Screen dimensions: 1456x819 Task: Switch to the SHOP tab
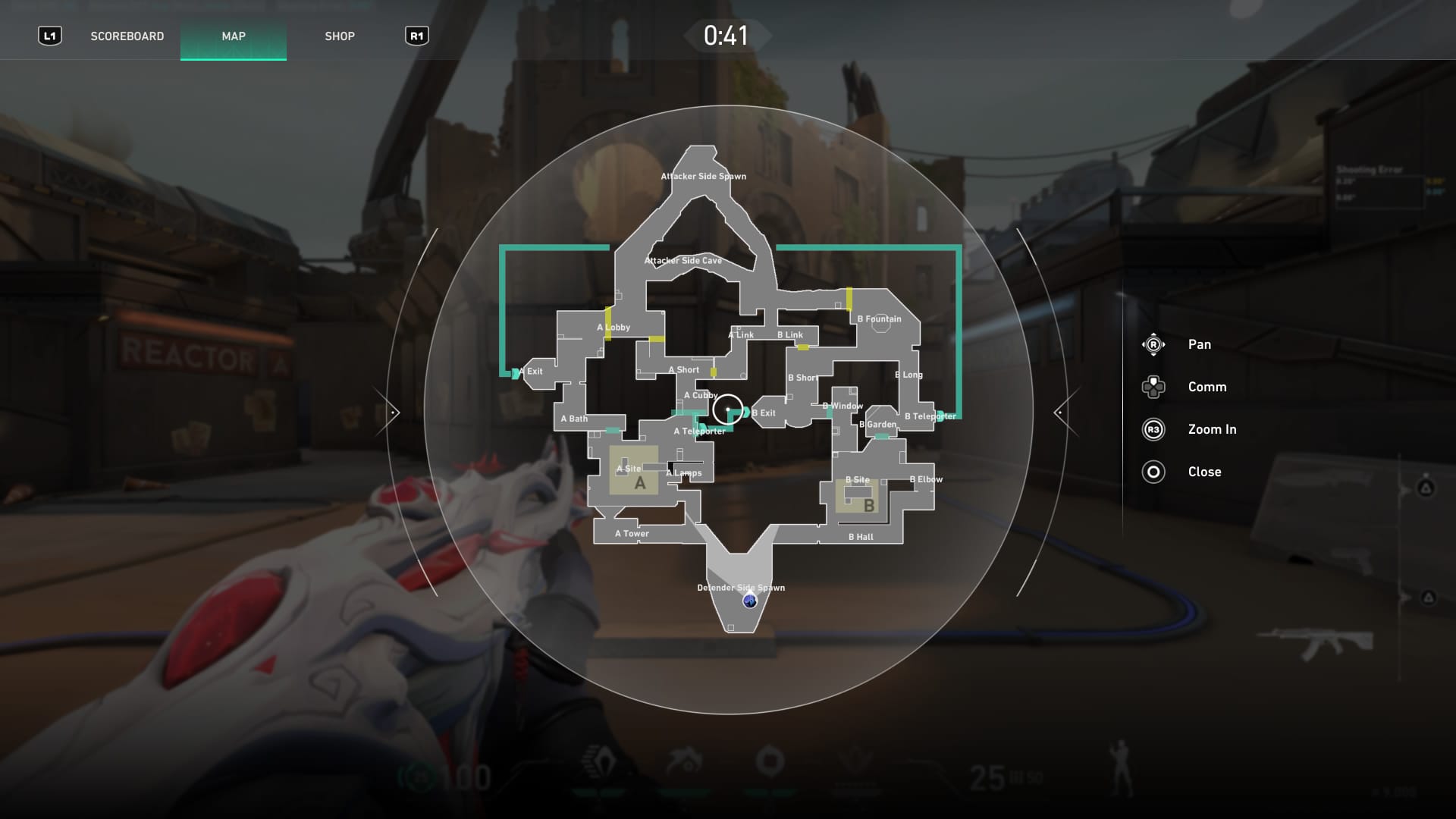pos(340,35)
